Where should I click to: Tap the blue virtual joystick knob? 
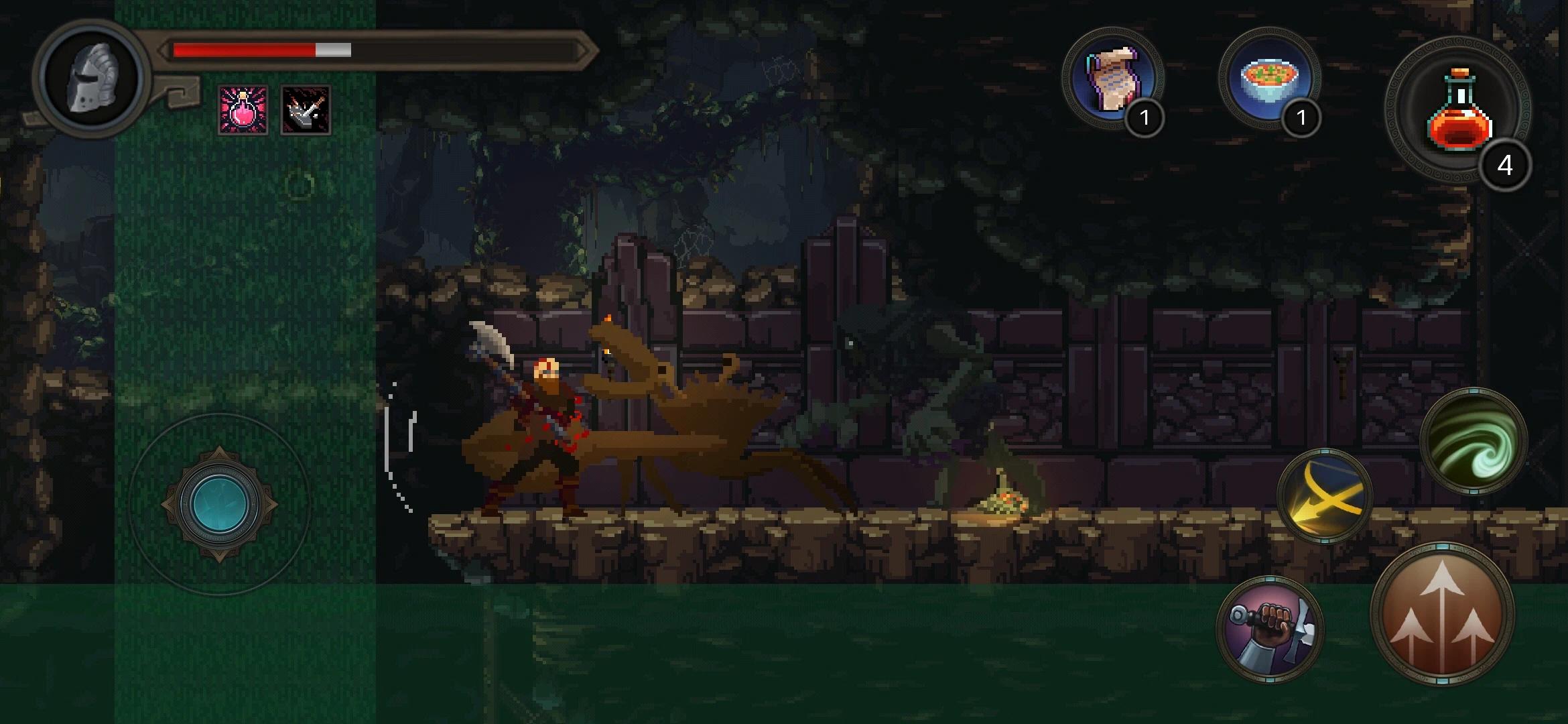coord(220,504)
